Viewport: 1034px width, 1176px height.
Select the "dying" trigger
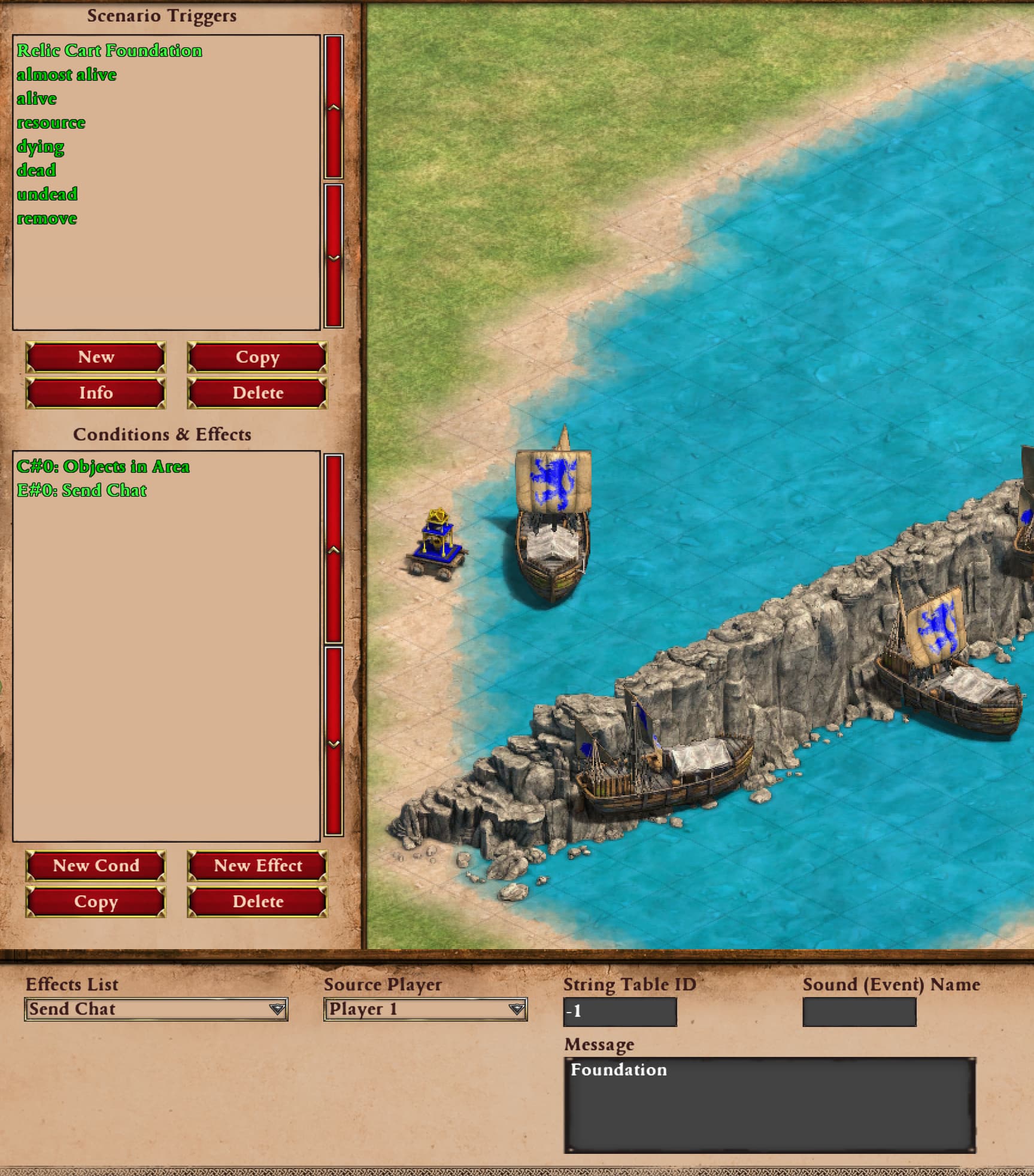(x=40, y=147)
